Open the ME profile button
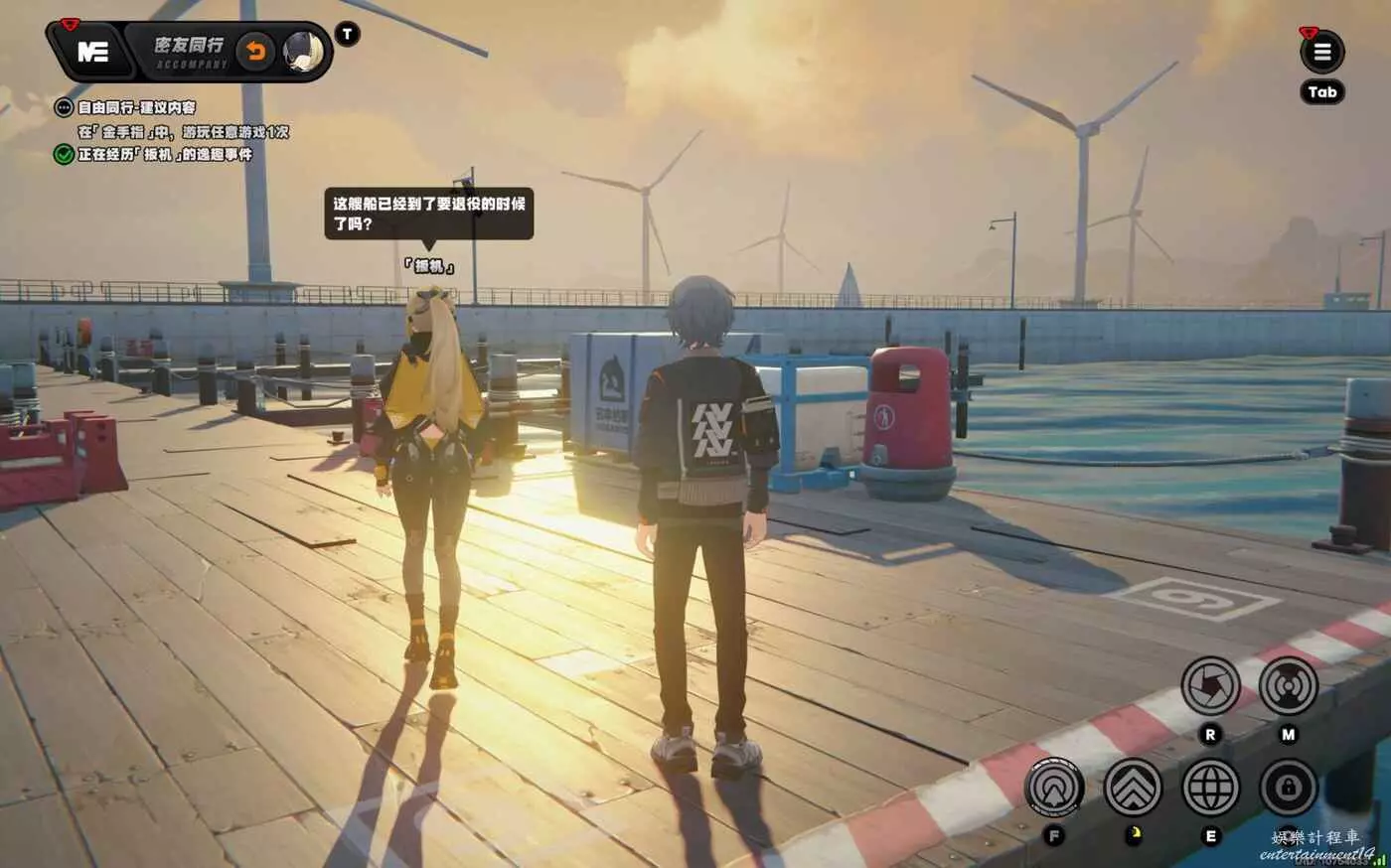Image resolution: width=1391 pixels, height=868 pixels. tap(92, 51)
